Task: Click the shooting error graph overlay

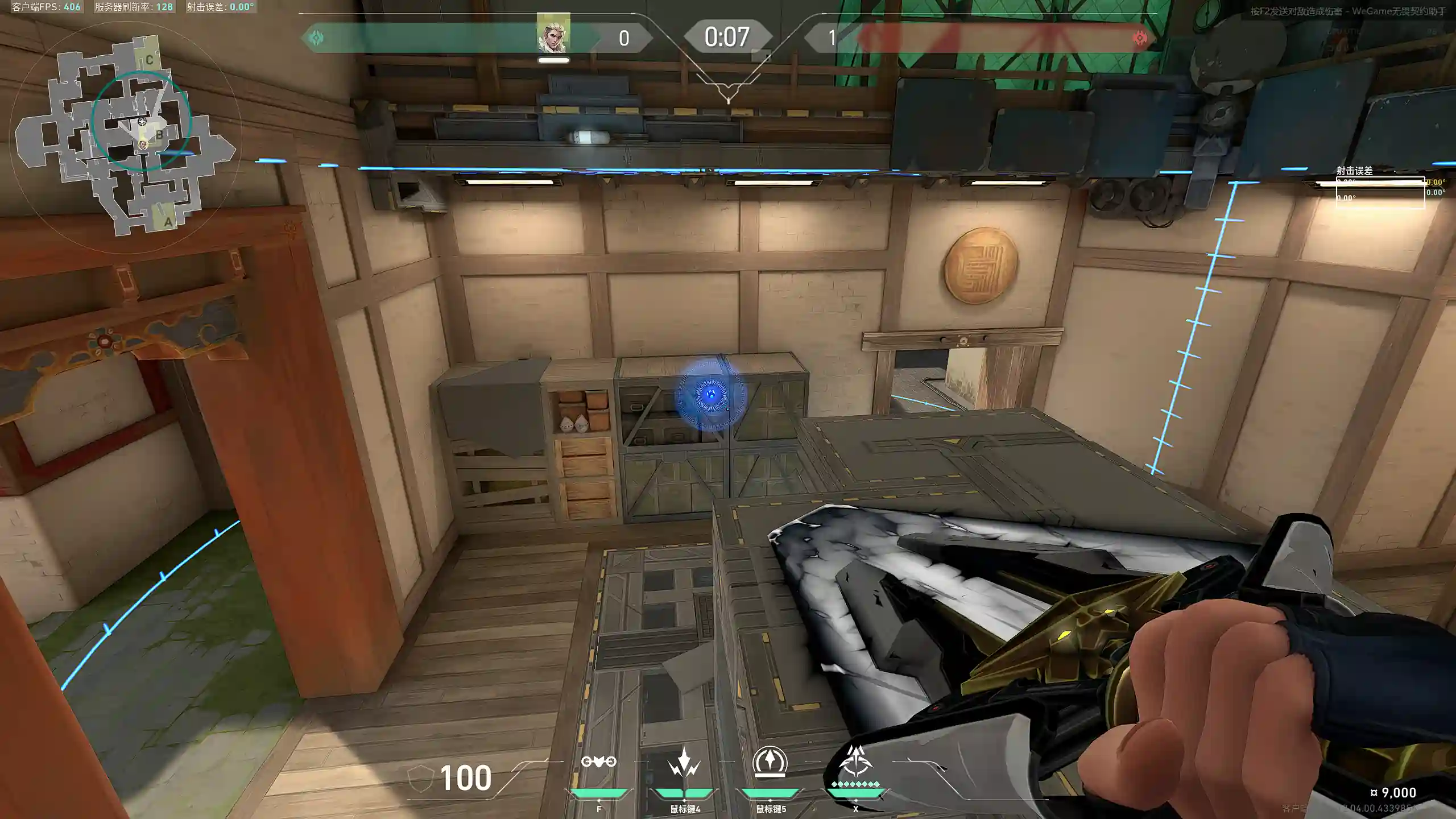Action: [x=1380, y=192]
